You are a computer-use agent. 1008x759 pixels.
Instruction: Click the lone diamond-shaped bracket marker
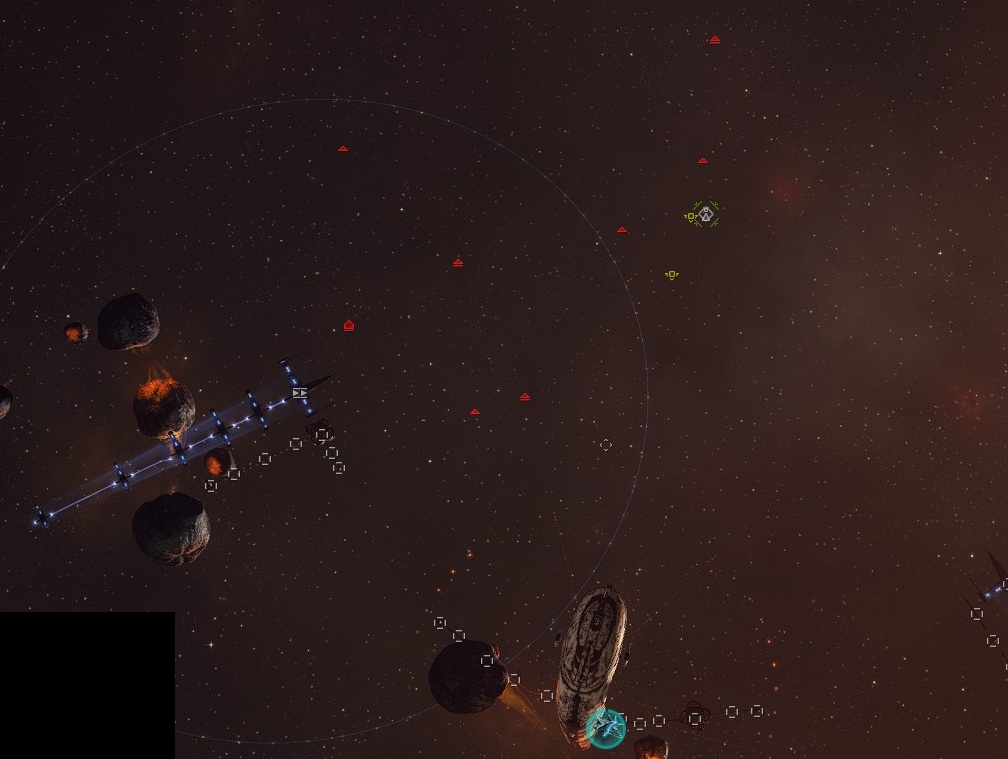coord(605,445)
